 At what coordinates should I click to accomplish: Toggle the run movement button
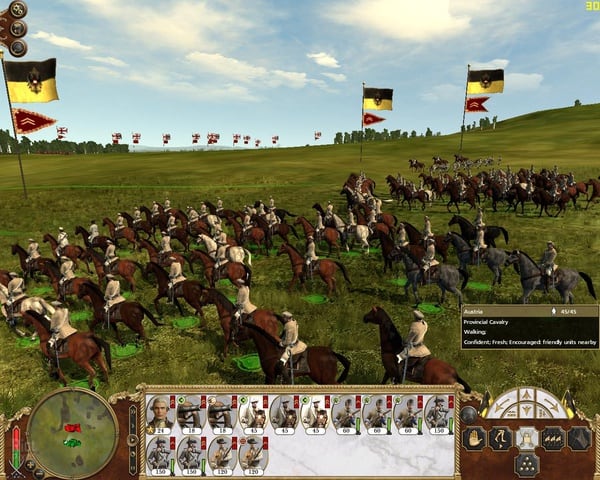pyautogui.click(x=500, y=437)
